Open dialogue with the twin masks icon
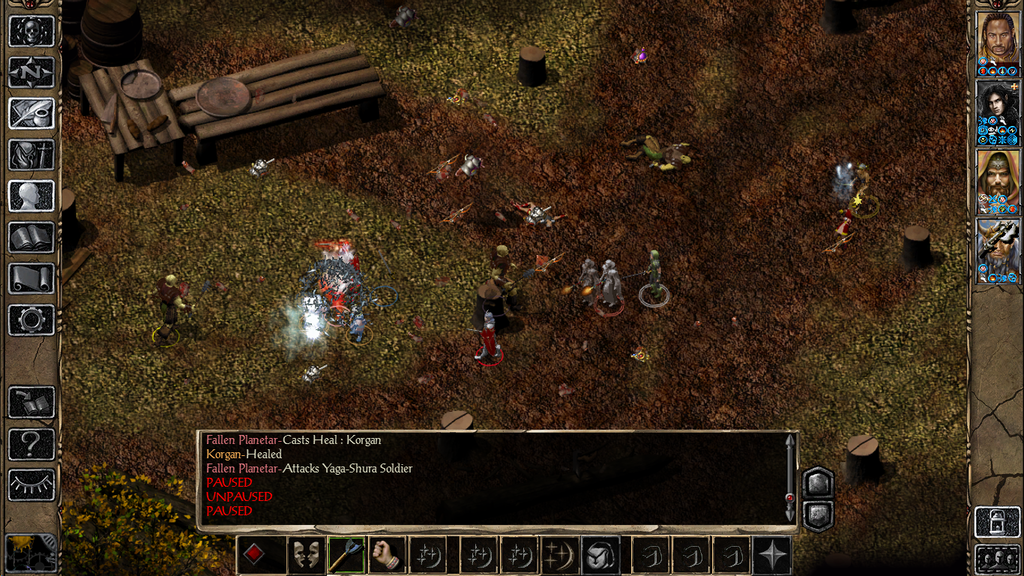This screenshot has height=576, width=1024. (x=306, y=555)
